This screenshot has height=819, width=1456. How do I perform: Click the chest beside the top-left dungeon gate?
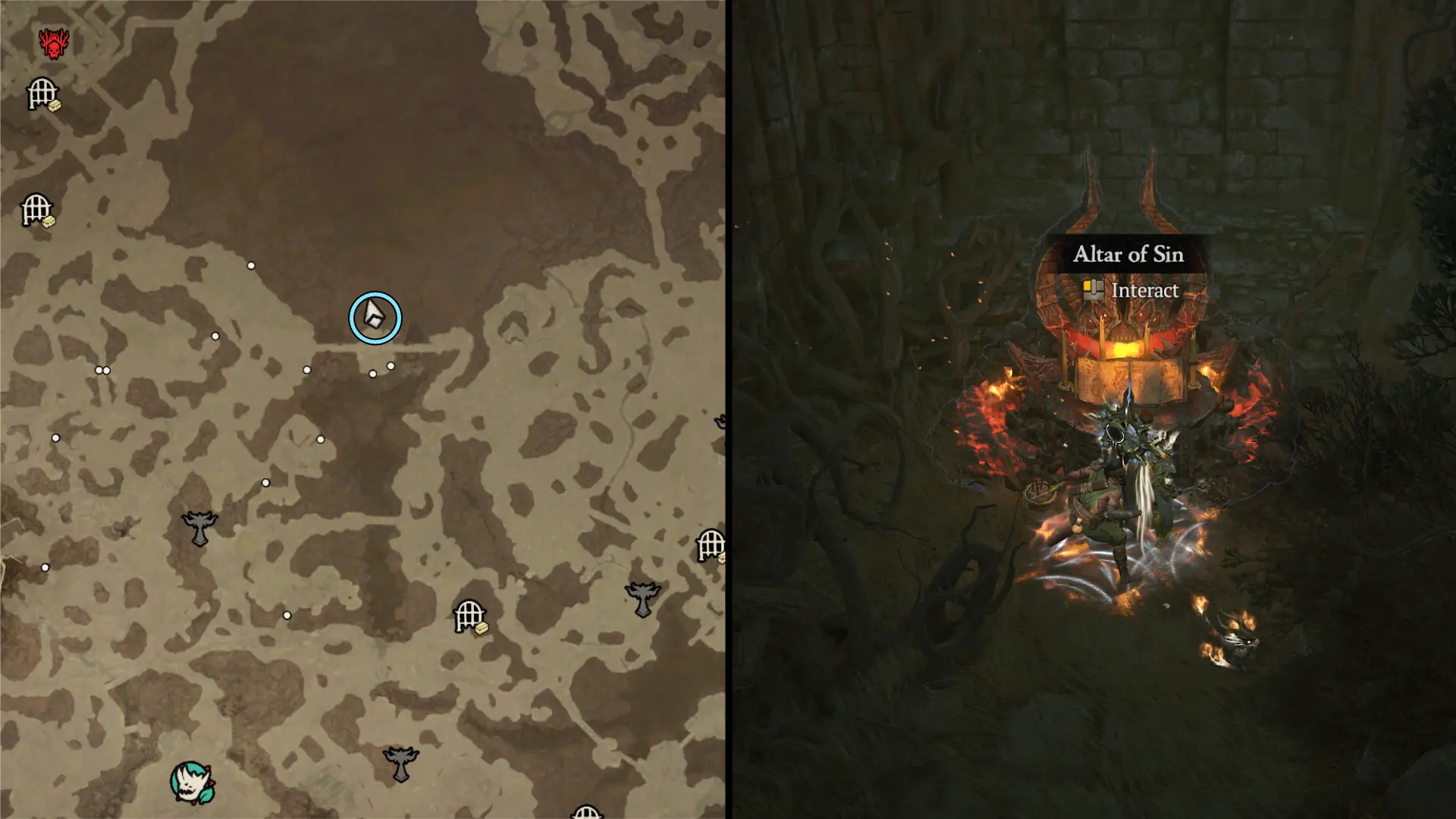pos(54,105)
